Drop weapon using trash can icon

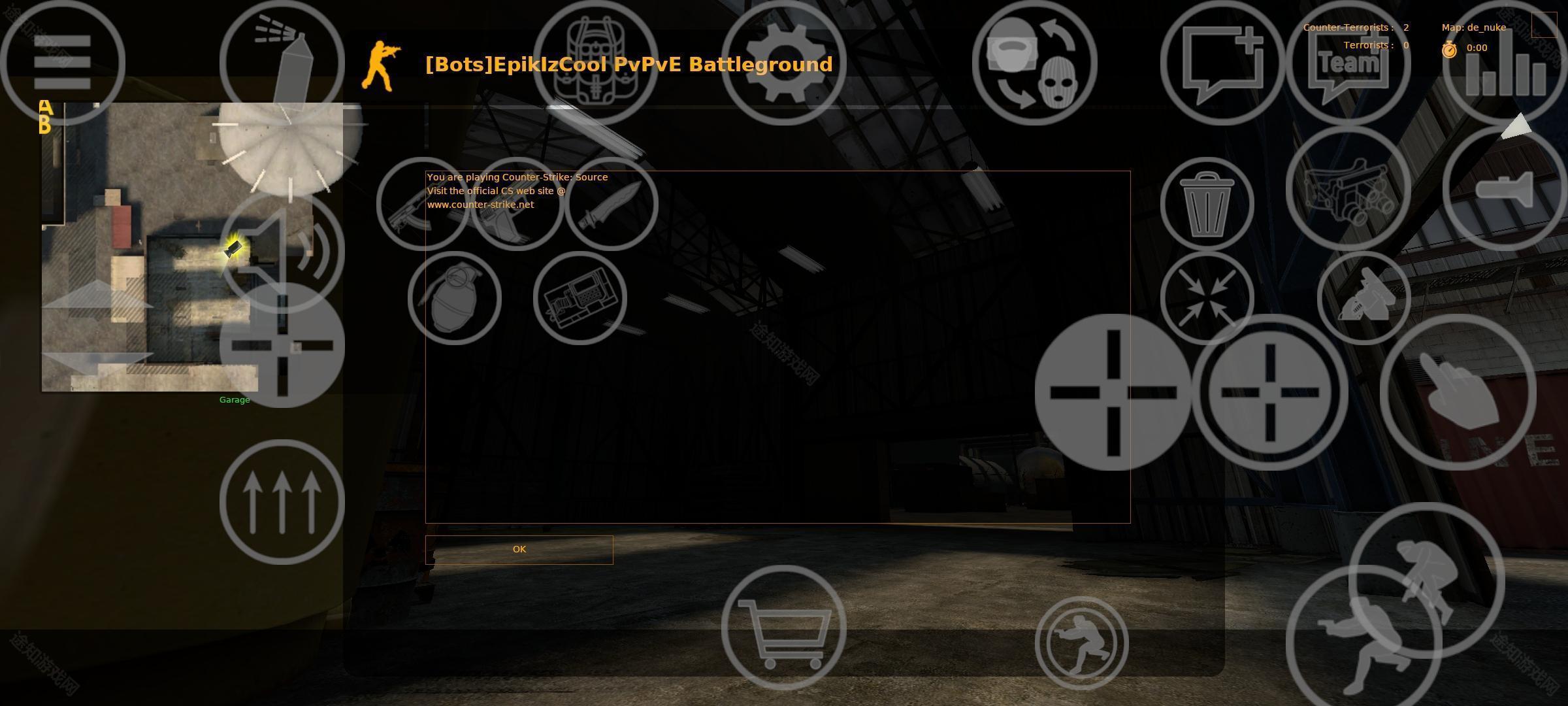[x=1207, y=204]
